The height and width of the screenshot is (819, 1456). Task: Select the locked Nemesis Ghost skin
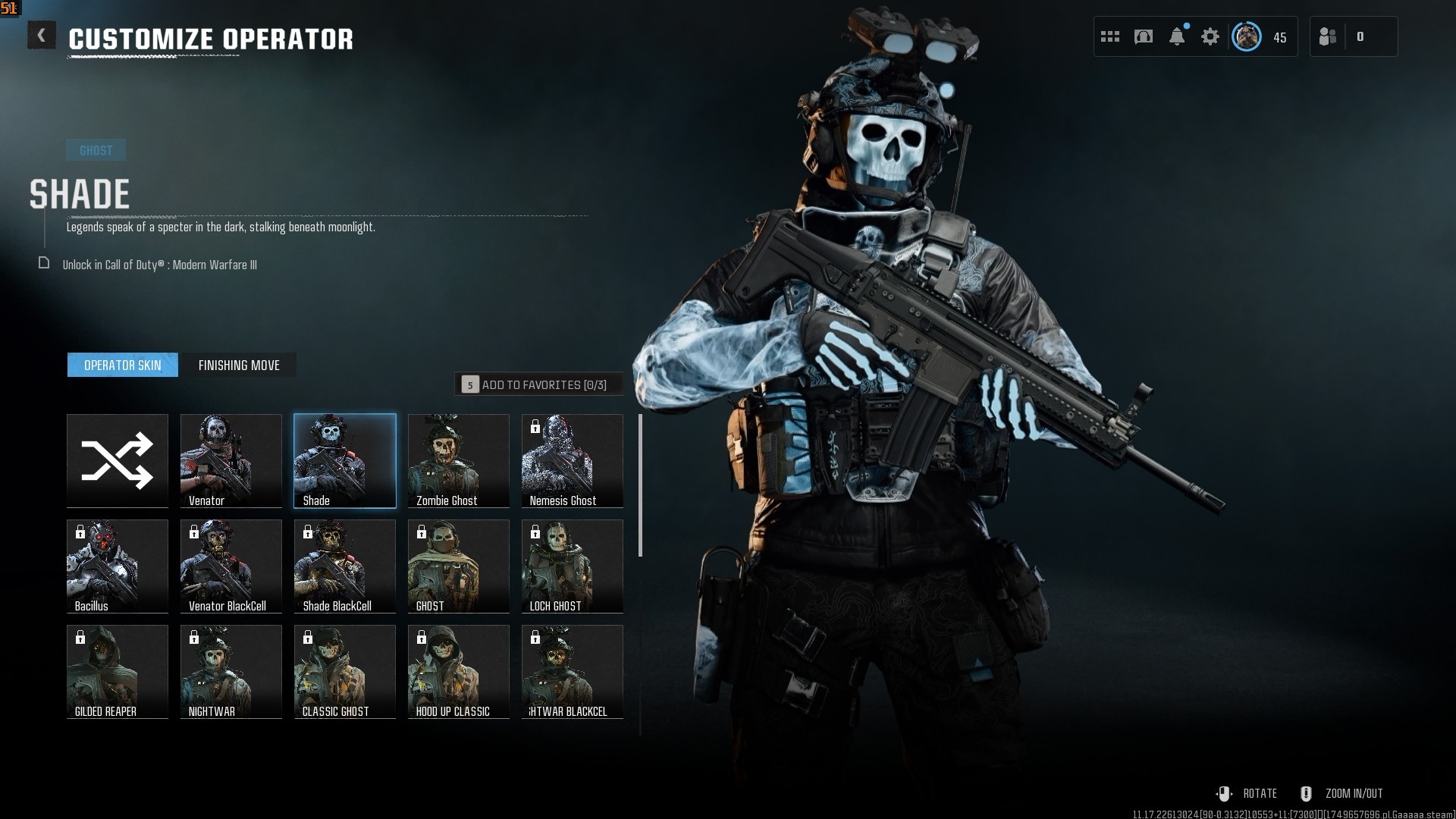point(573,460)
